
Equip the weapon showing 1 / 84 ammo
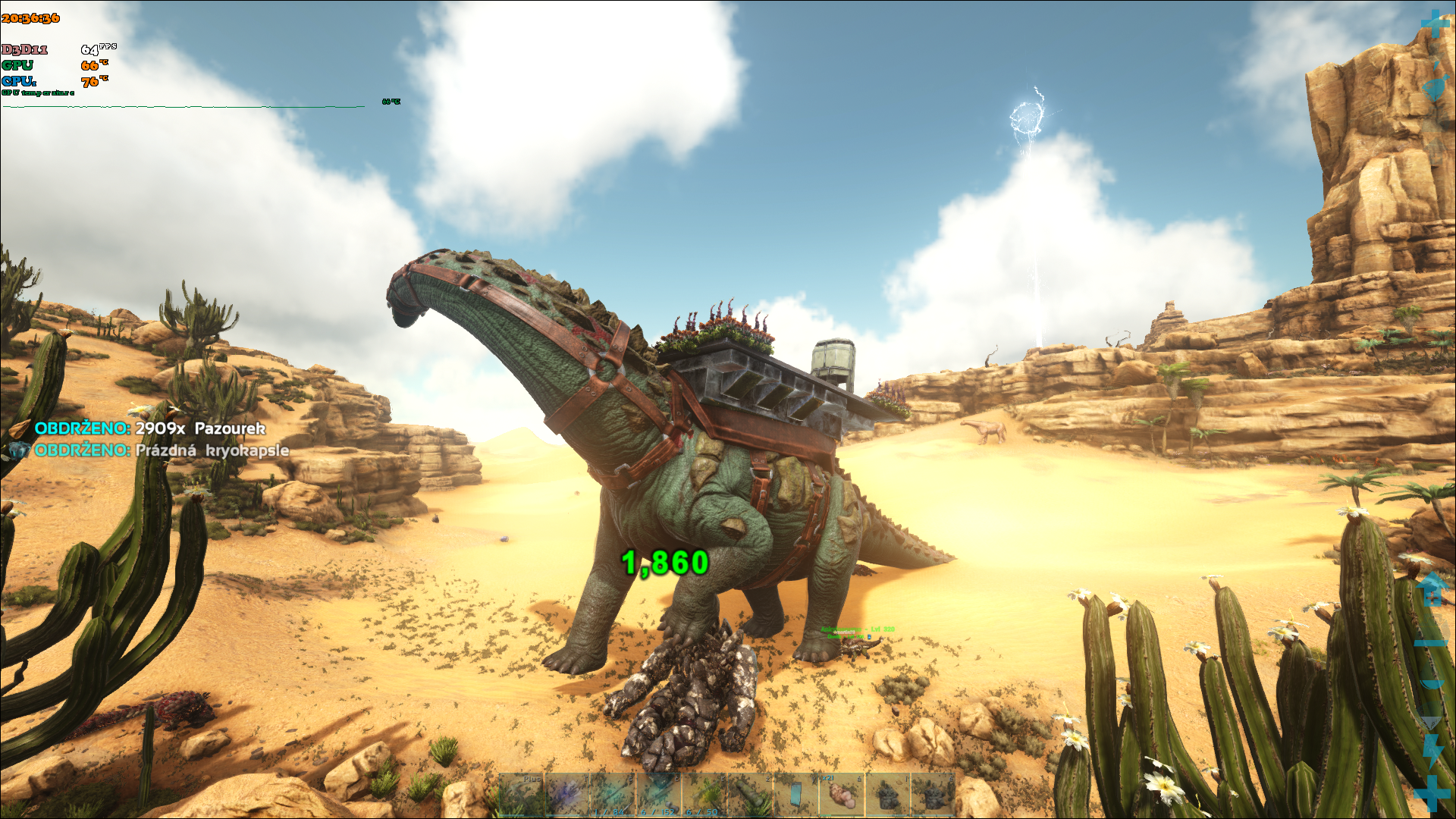tap(613, 795)
